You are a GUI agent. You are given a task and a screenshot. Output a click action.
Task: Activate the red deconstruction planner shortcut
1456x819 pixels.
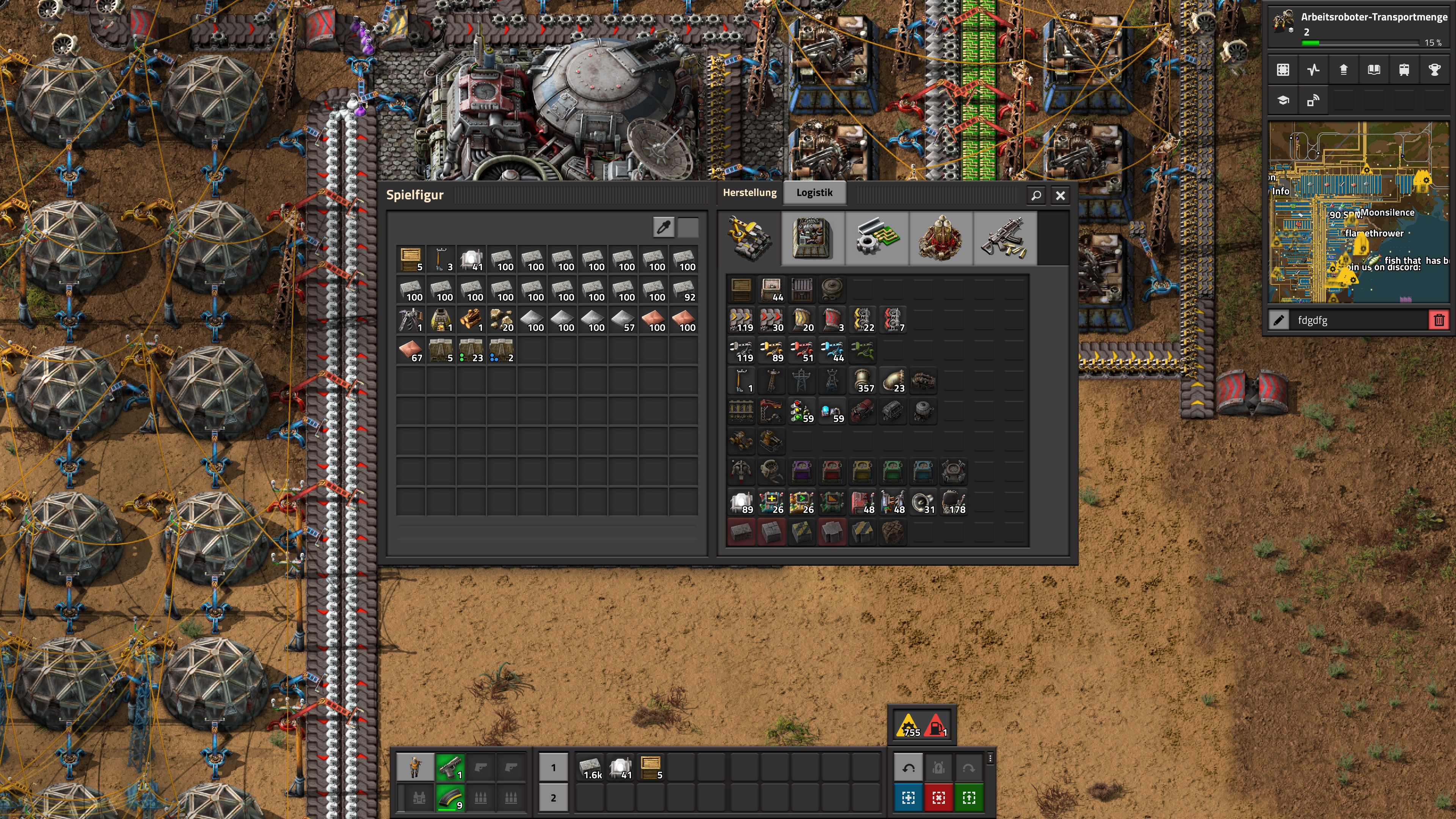[938, 798]
